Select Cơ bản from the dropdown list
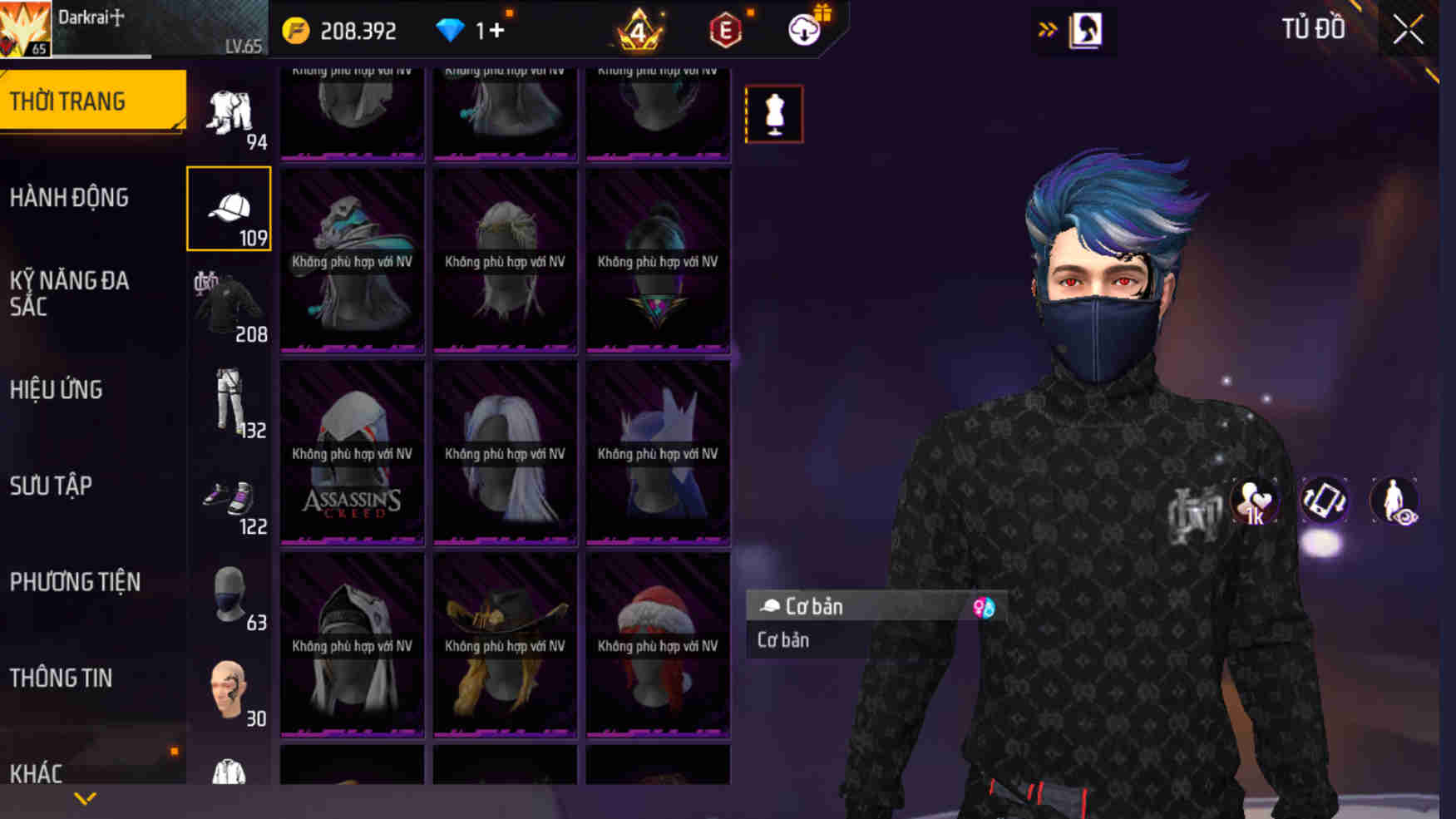The height and width of the screenshot is (819, 1456). click(782, 640)
